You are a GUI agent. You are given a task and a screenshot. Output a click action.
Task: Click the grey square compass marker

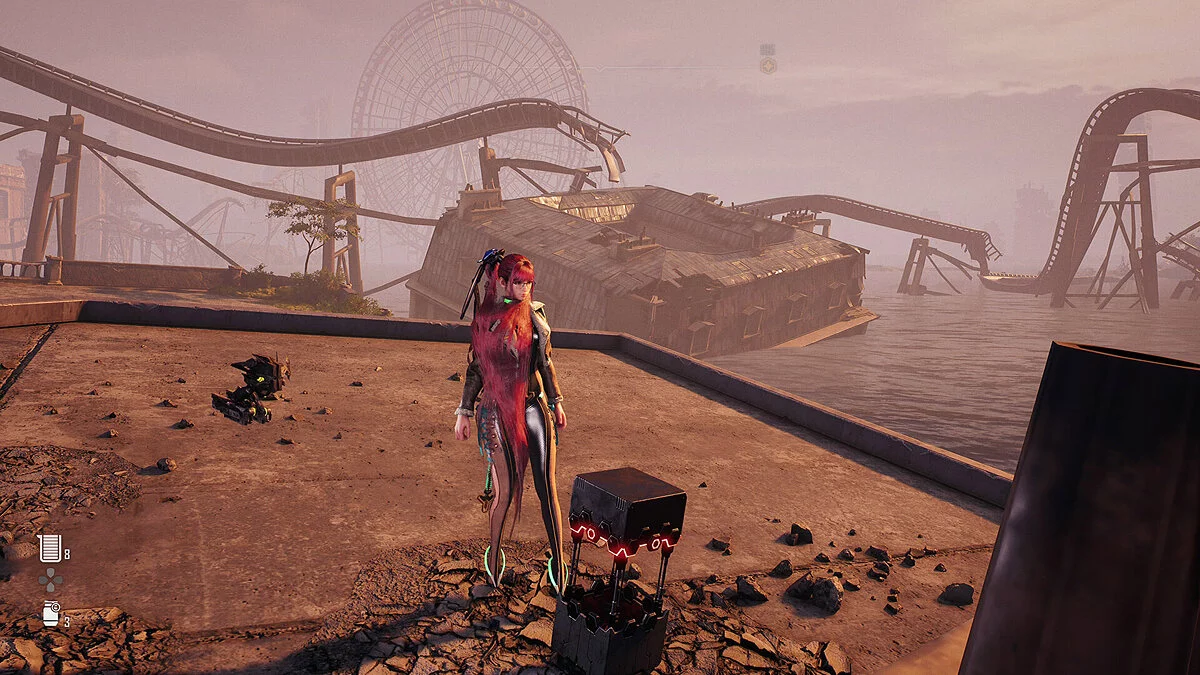[767, 49]
